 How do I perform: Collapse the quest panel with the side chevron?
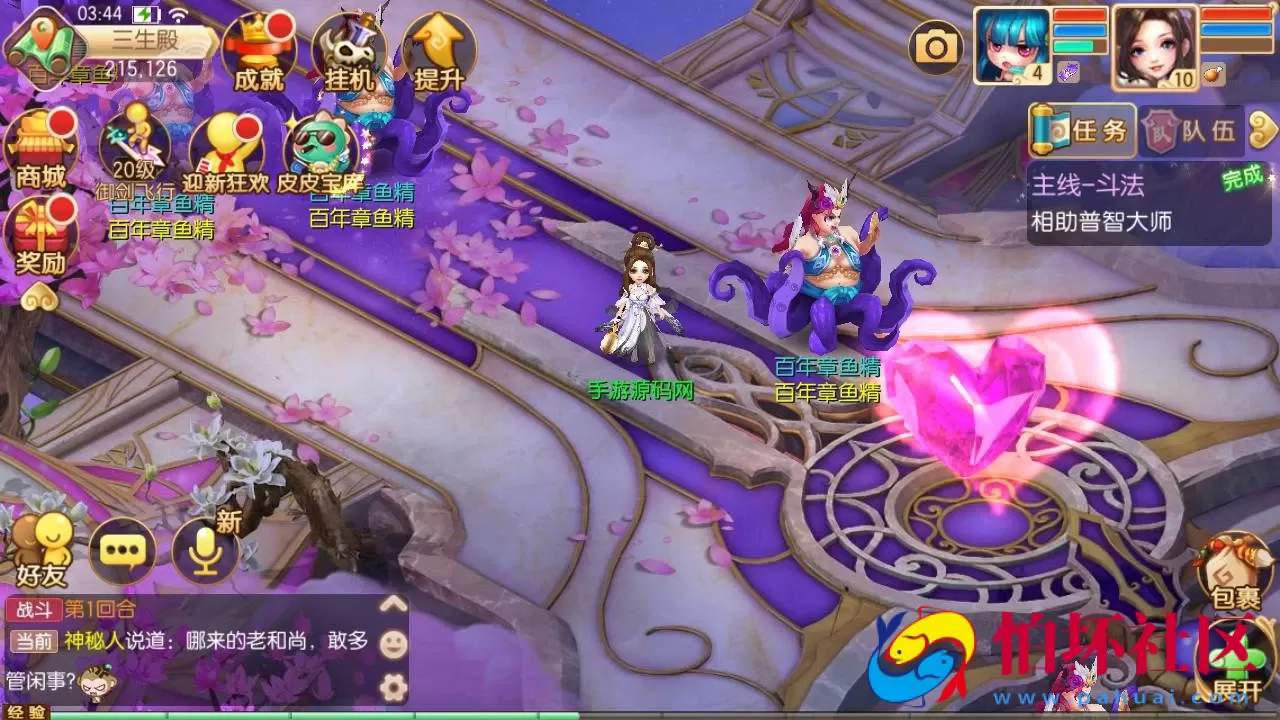coord(1262,130)
